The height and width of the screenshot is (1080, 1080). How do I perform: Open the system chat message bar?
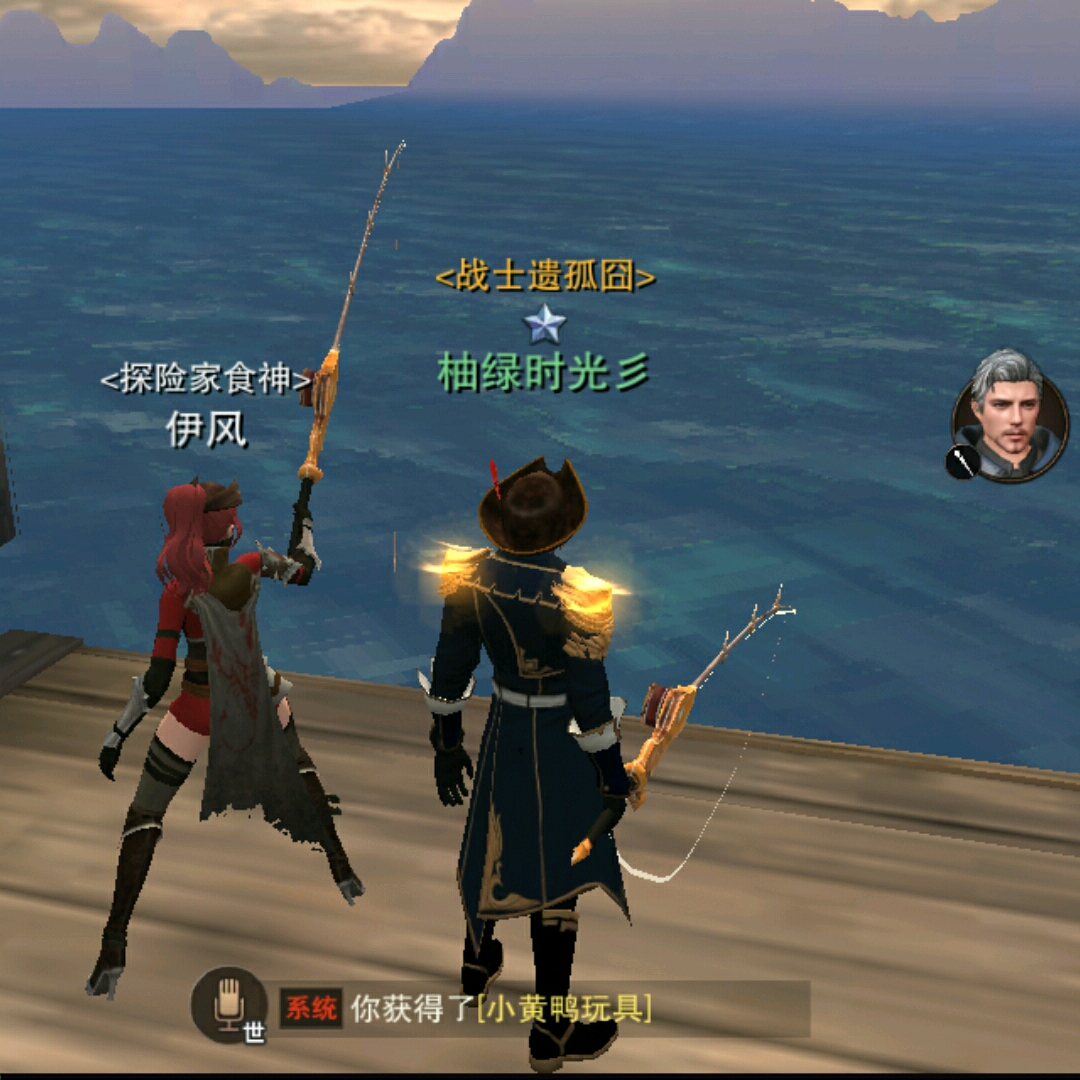(x=540, y=1009)
